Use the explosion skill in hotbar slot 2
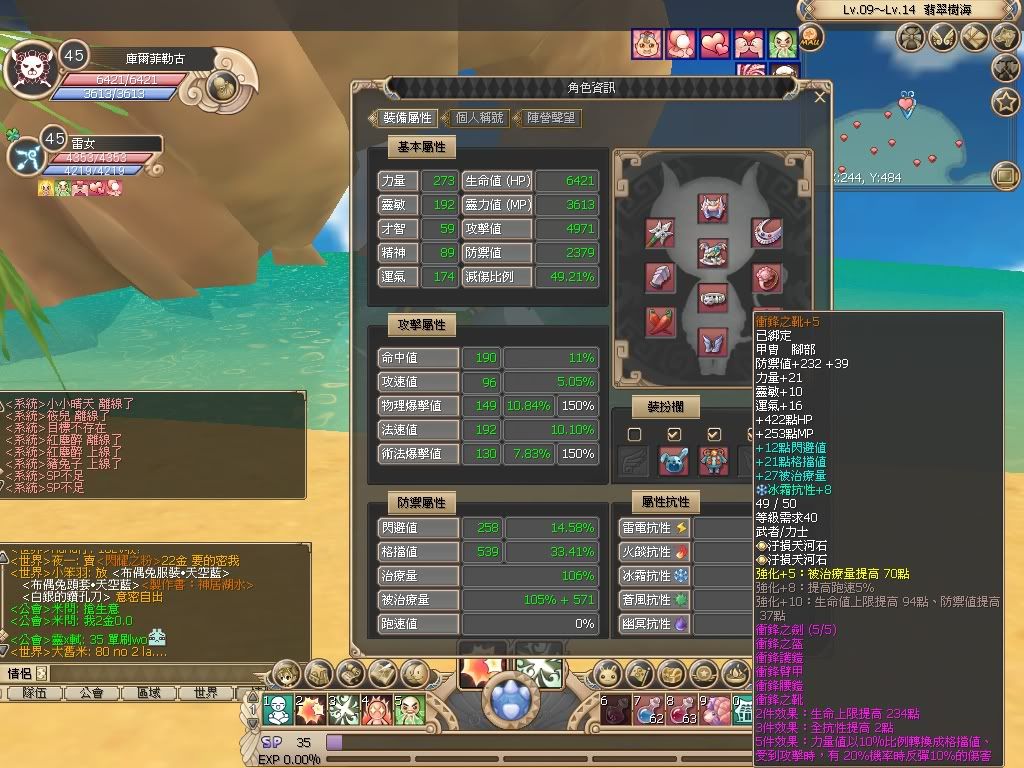Viewport: 1024px width, 768px height. coord(312,710)
